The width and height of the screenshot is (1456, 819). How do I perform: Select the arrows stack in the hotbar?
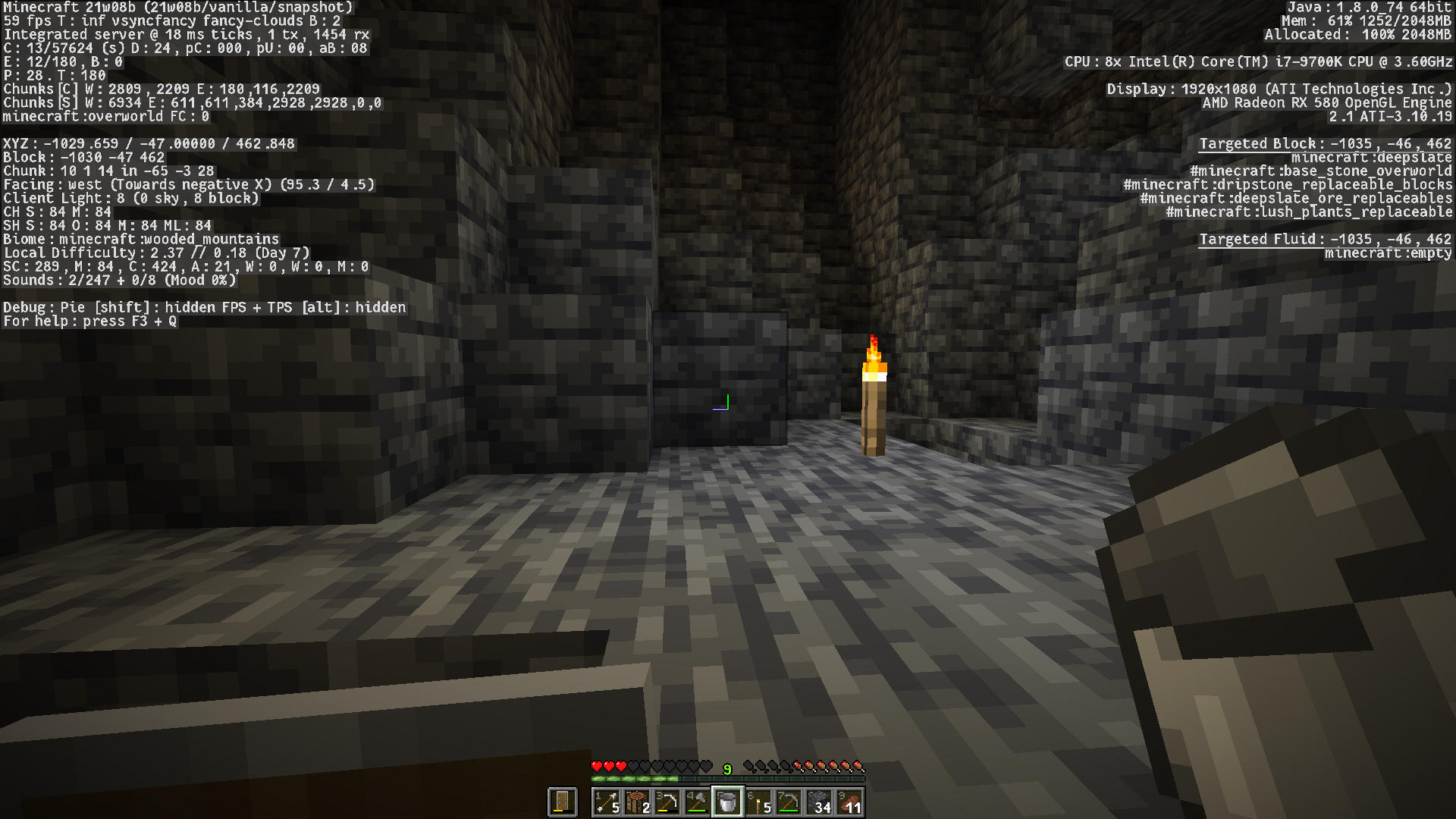coord(607,802)
